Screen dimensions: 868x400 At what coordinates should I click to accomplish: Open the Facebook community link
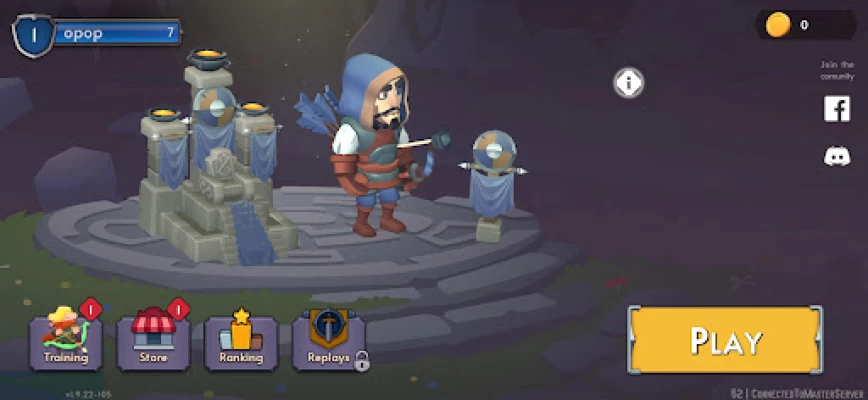836,109
